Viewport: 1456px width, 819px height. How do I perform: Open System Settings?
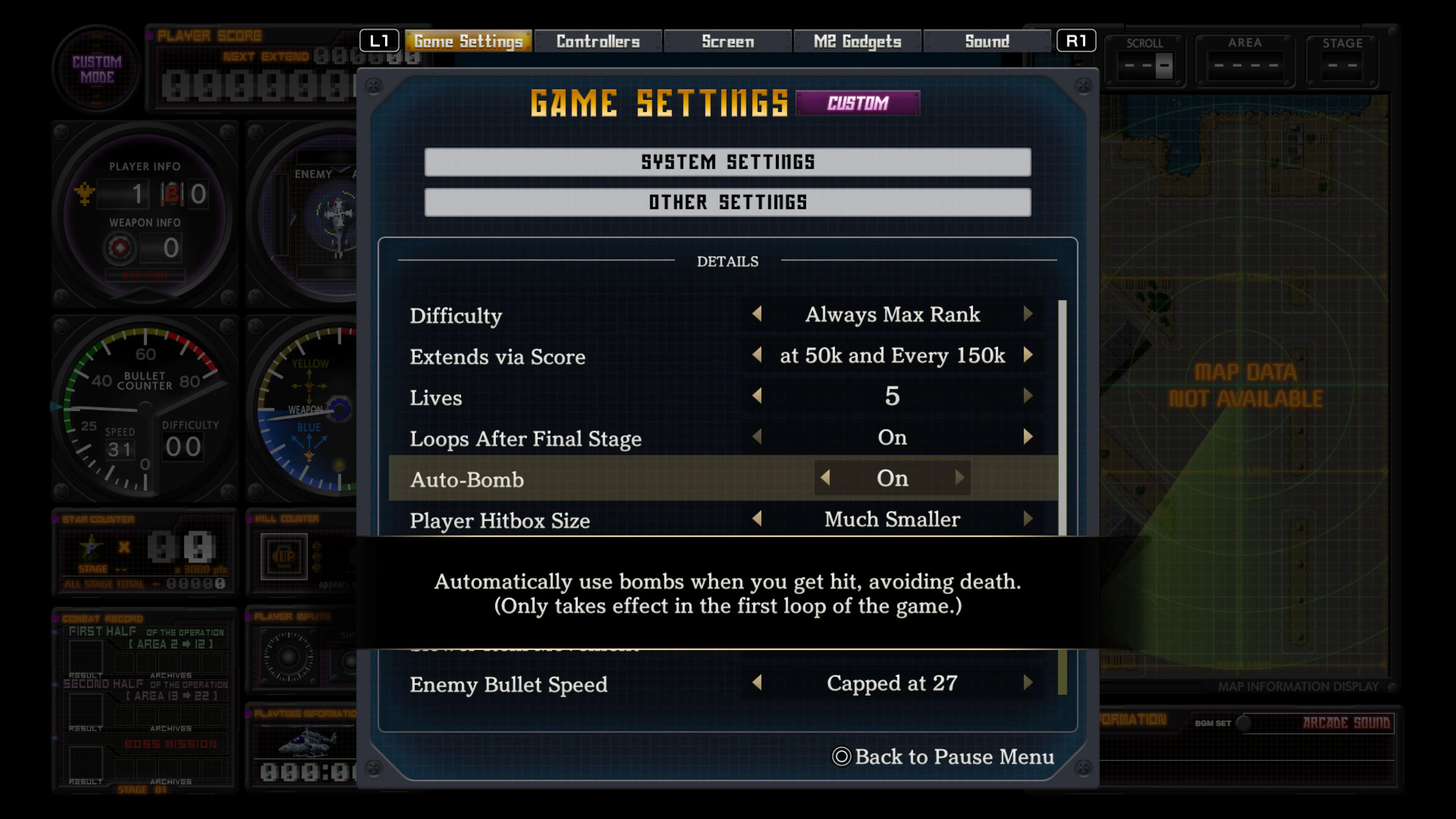point(728,162)
